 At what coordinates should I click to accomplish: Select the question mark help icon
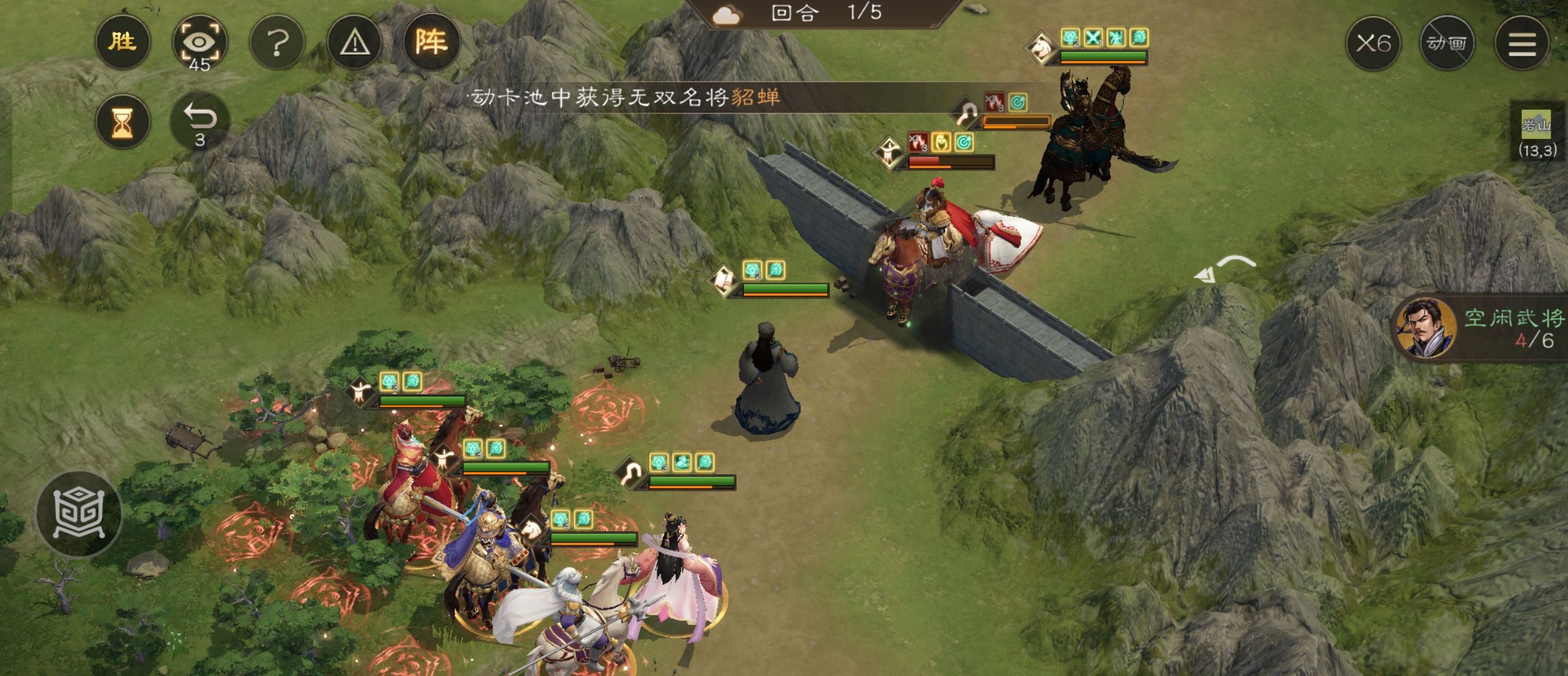(278, 41)
